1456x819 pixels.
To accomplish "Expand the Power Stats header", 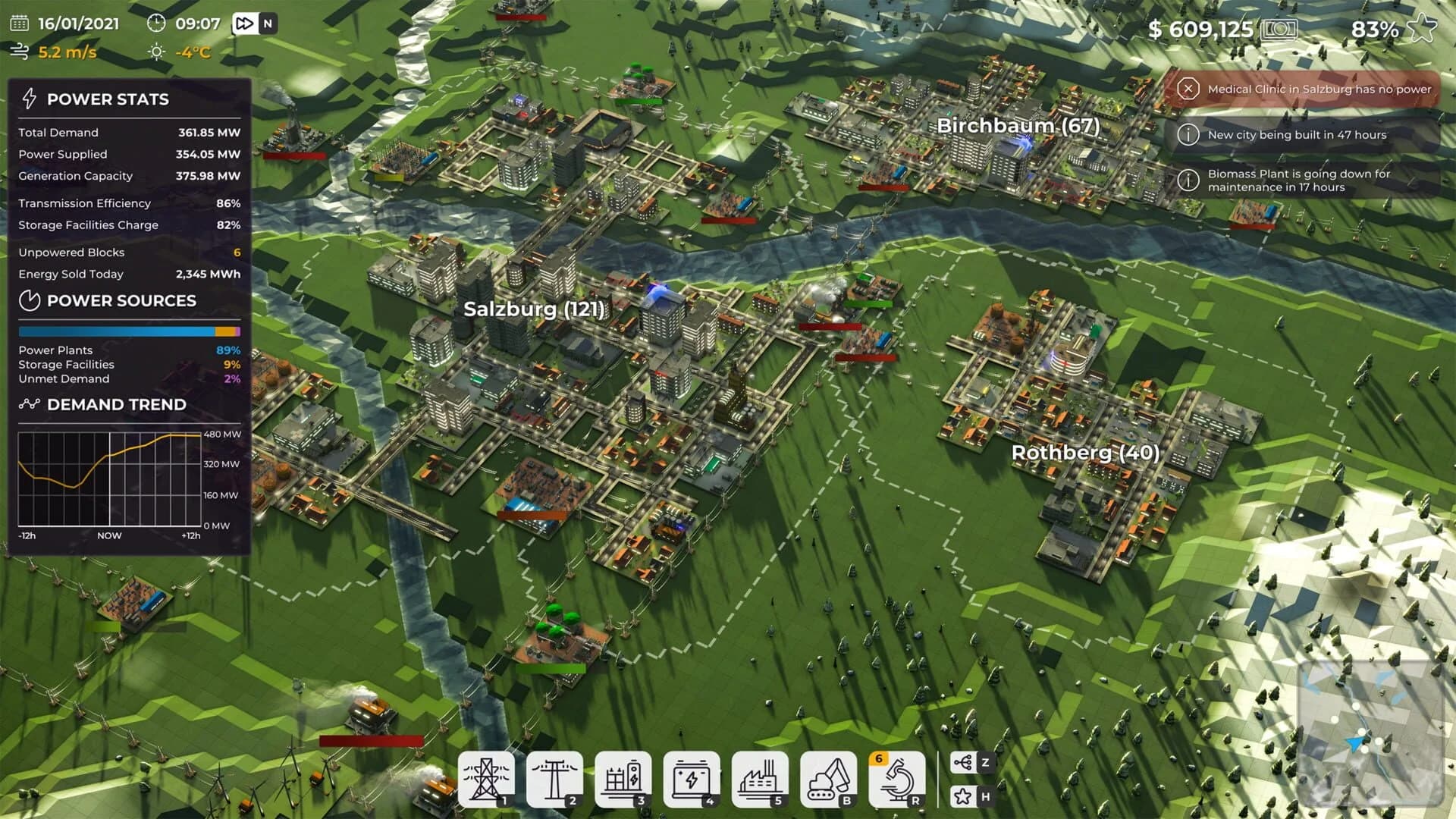I will 108,99.
